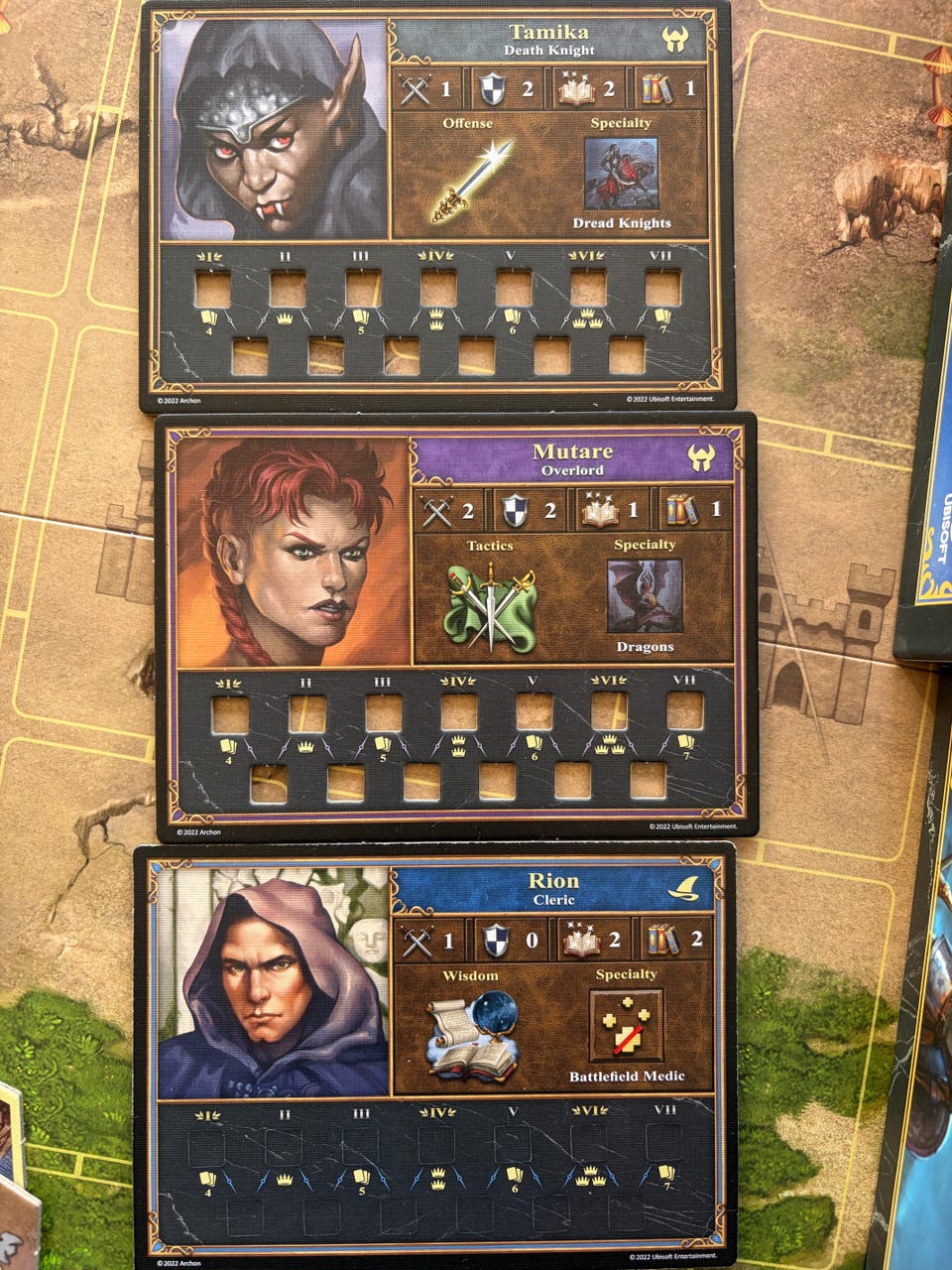Click Tamika's Offense sword icon
The width and height of the screenshot is (952, 1270).
472,181
